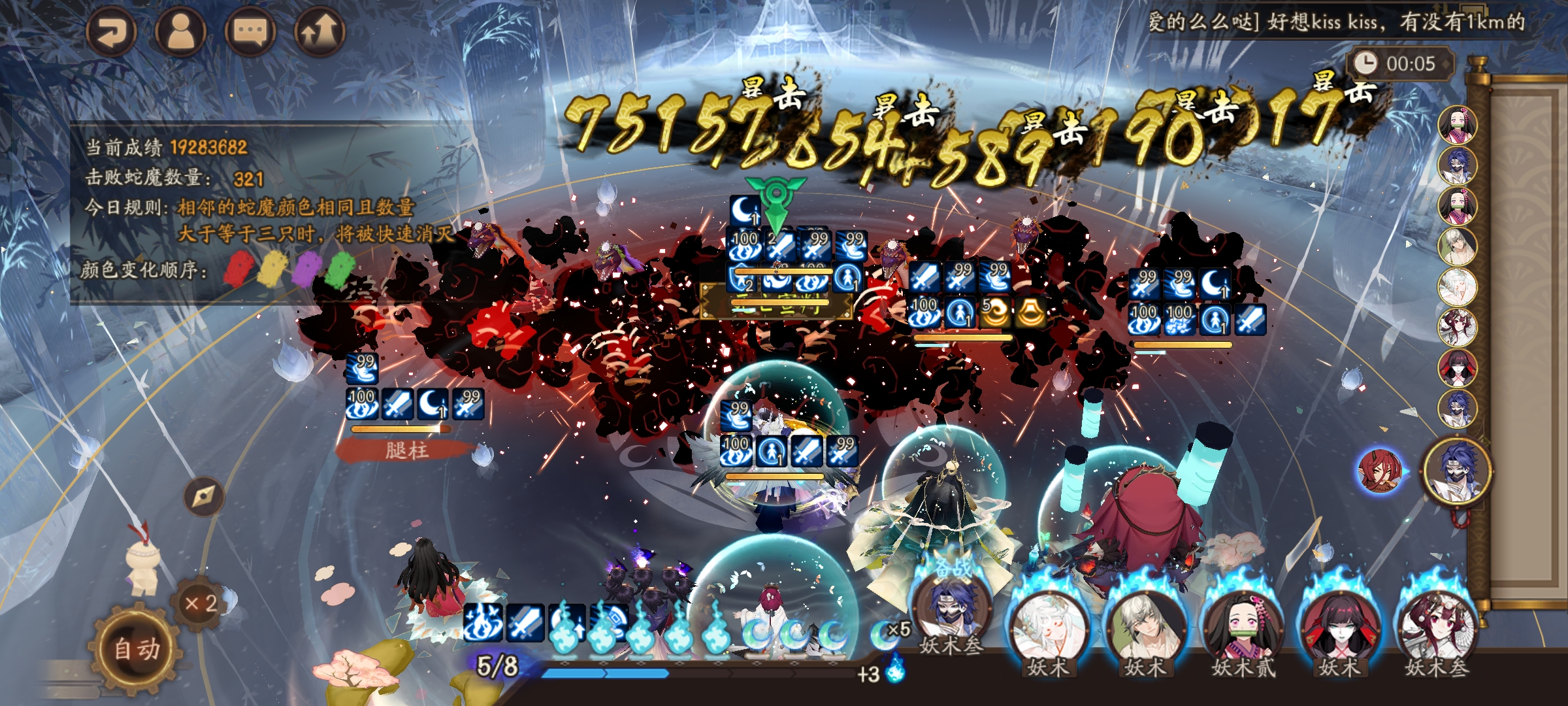This screenshot has height=706, width=1568.
Task: Select the white fox-masked shikigami 妖术 portrait
Action: click(x=1048, y=628)
